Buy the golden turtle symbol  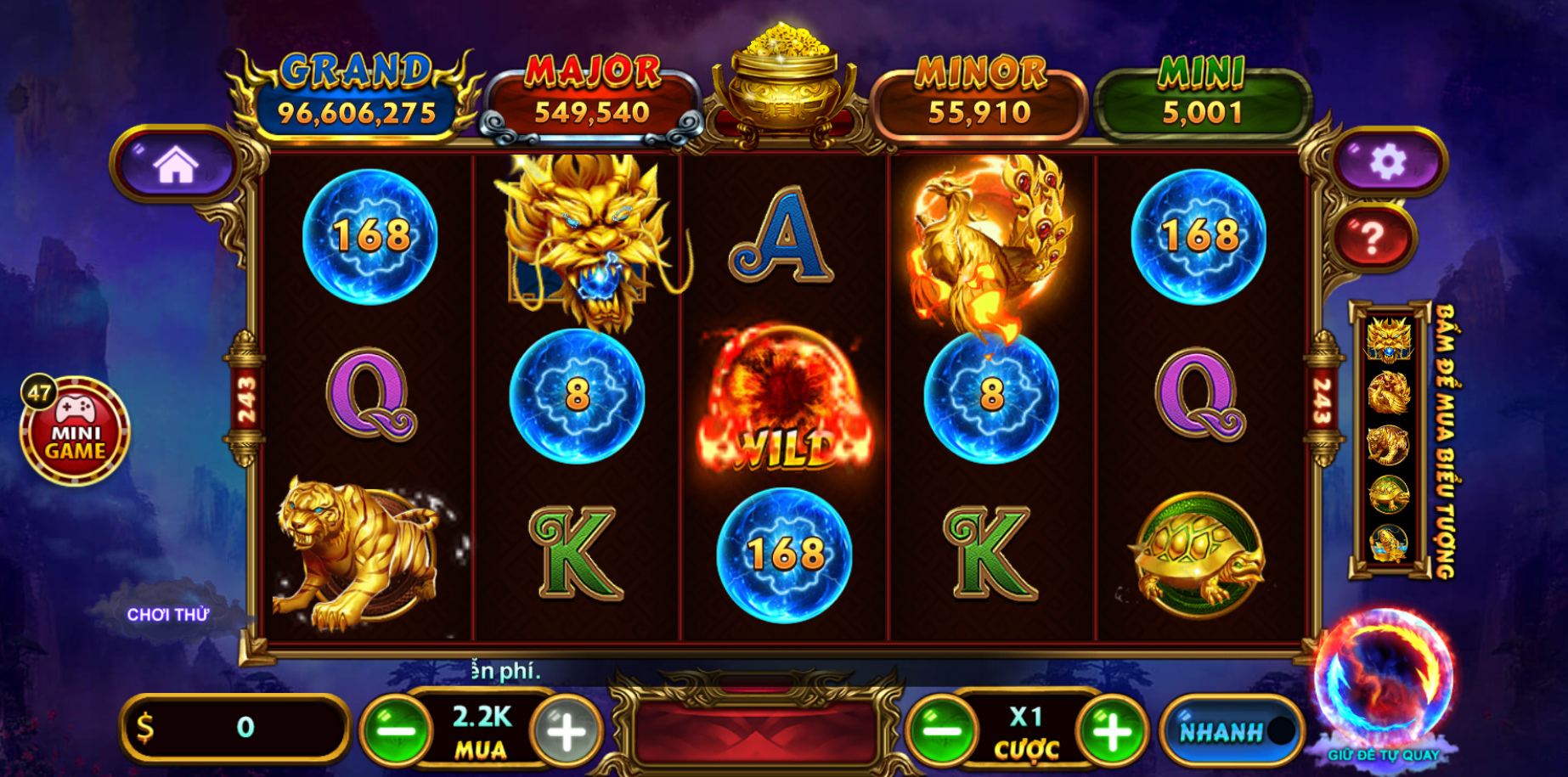(1388, 494)
